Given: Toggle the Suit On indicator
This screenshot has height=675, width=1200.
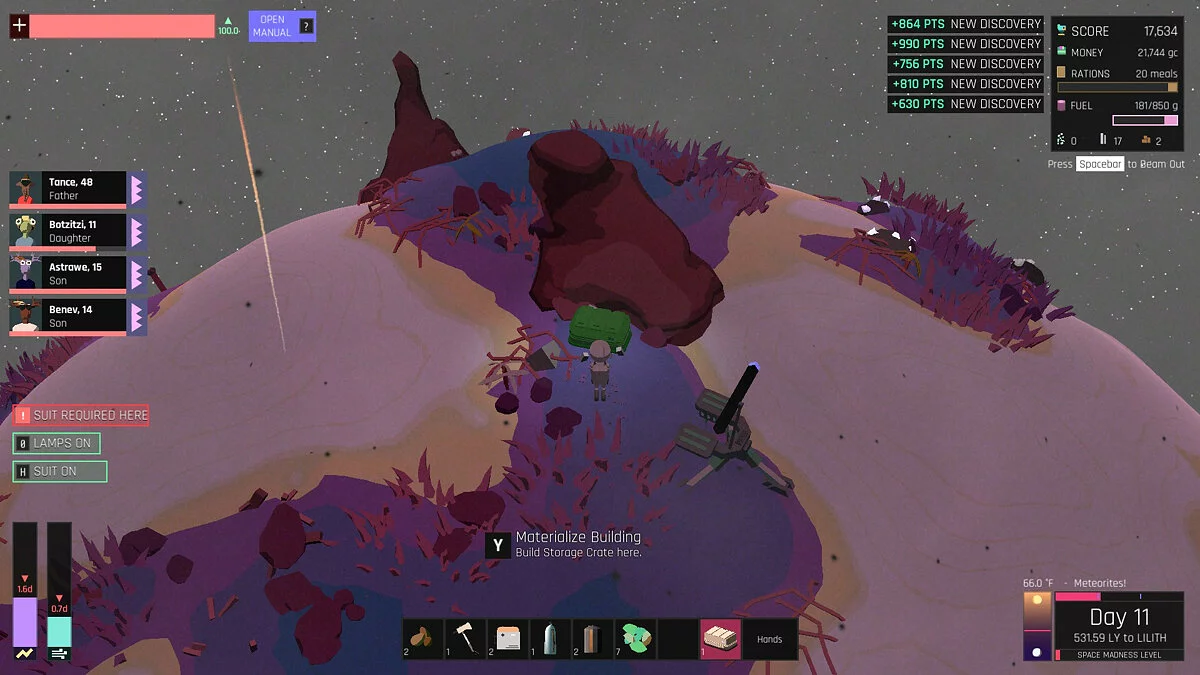Looking at the screenshot, I should pos(59,471).
